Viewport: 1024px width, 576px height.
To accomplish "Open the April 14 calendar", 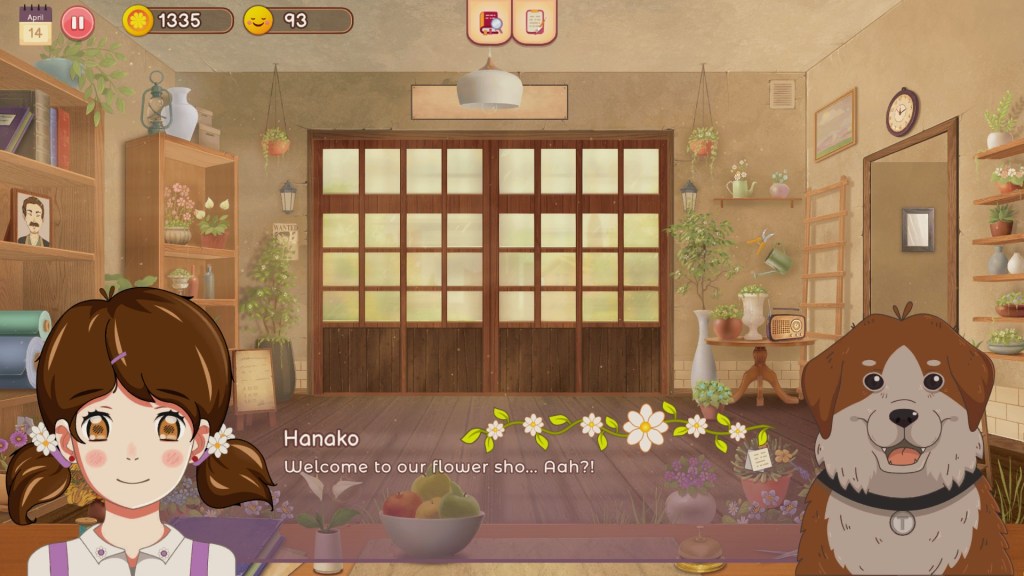I will point(35,24).
